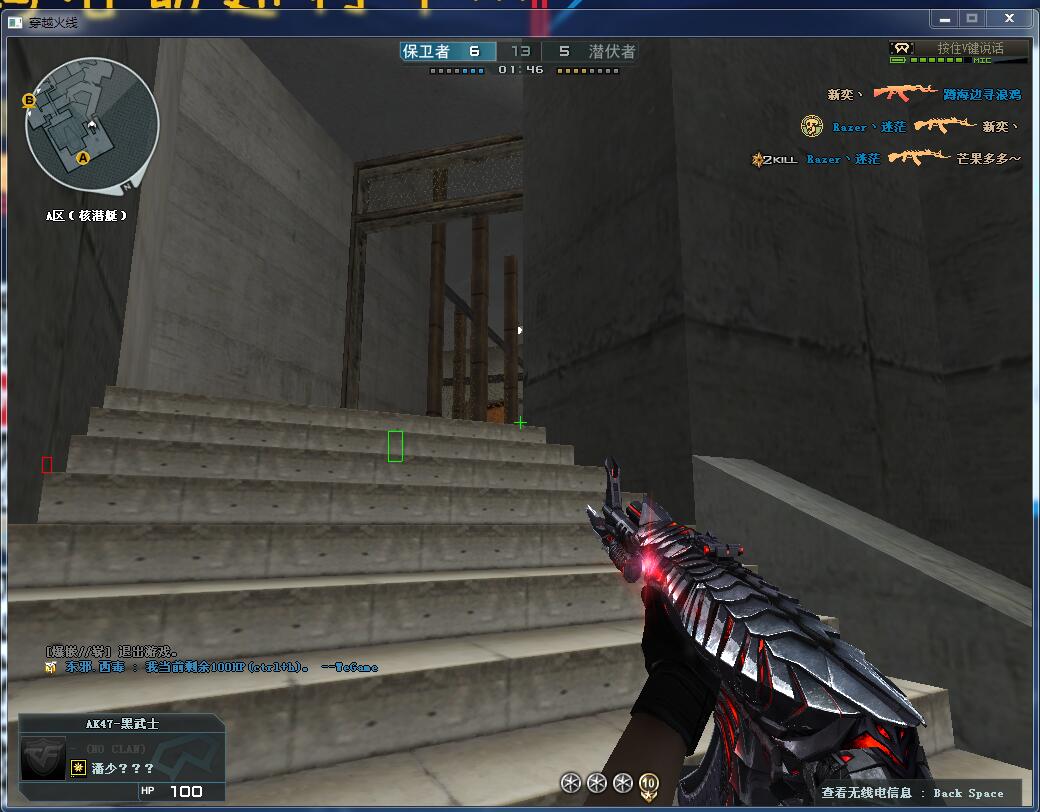Select the A bombsite marker on minimap
Screen dimensions: 1040x812
tap(83, 158)
